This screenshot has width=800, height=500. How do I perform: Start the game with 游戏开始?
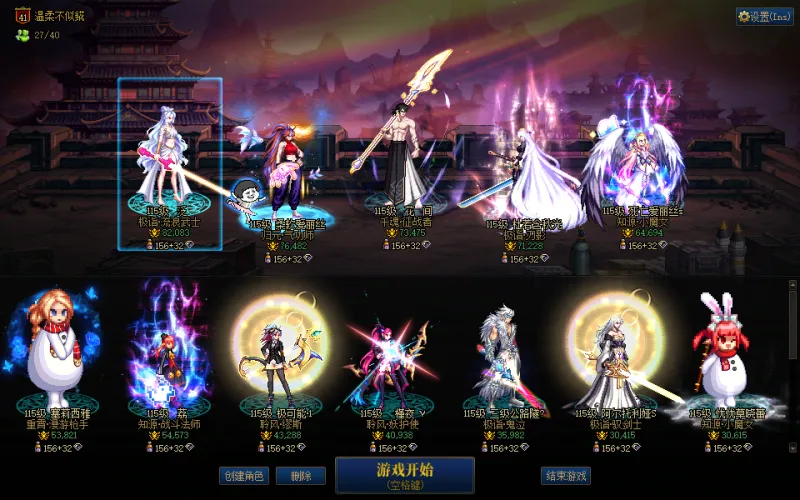(x=405, y=475)
